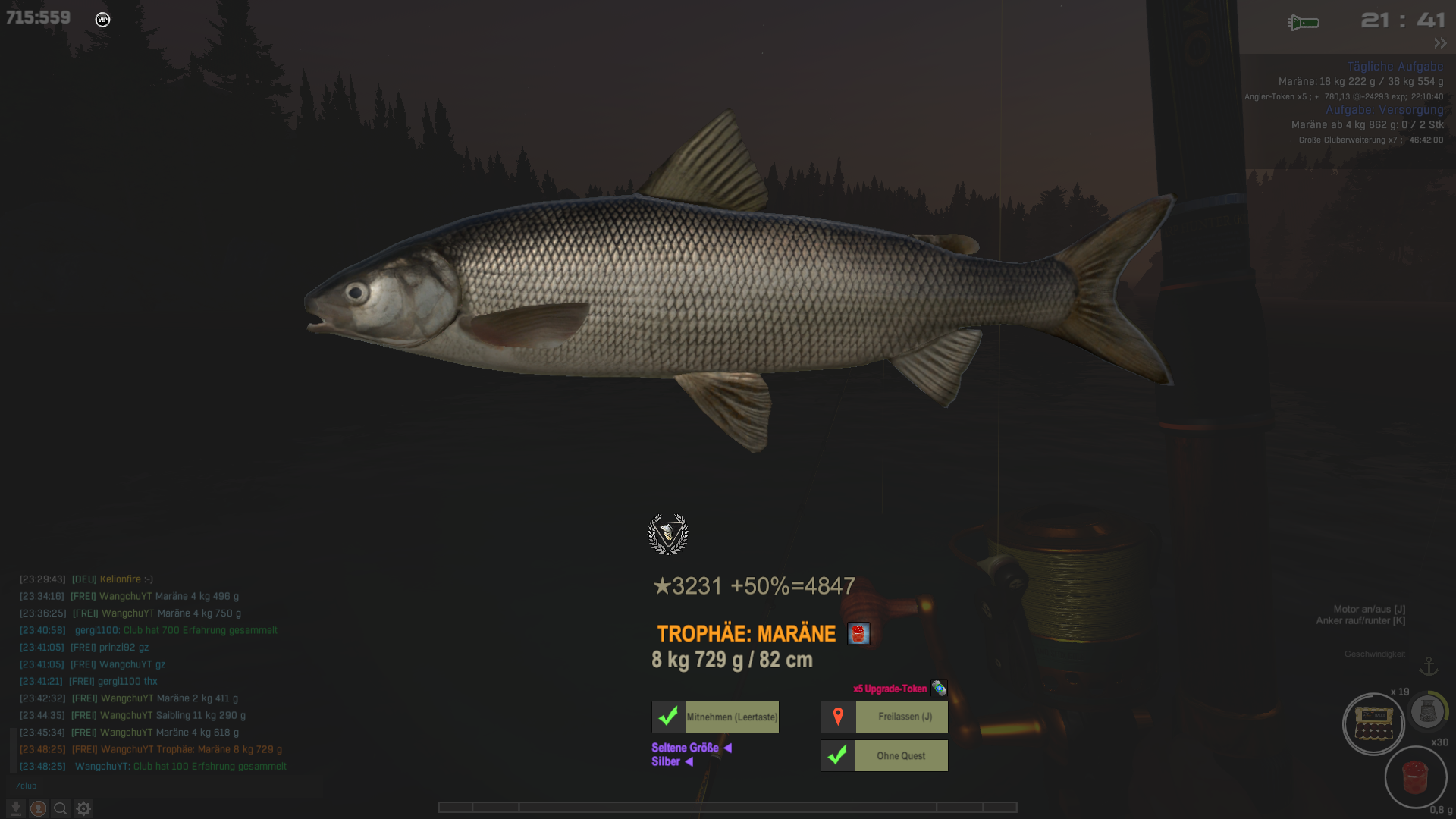
Task: Click the red bait icon beside the trophy title
Action: [858, 634]
